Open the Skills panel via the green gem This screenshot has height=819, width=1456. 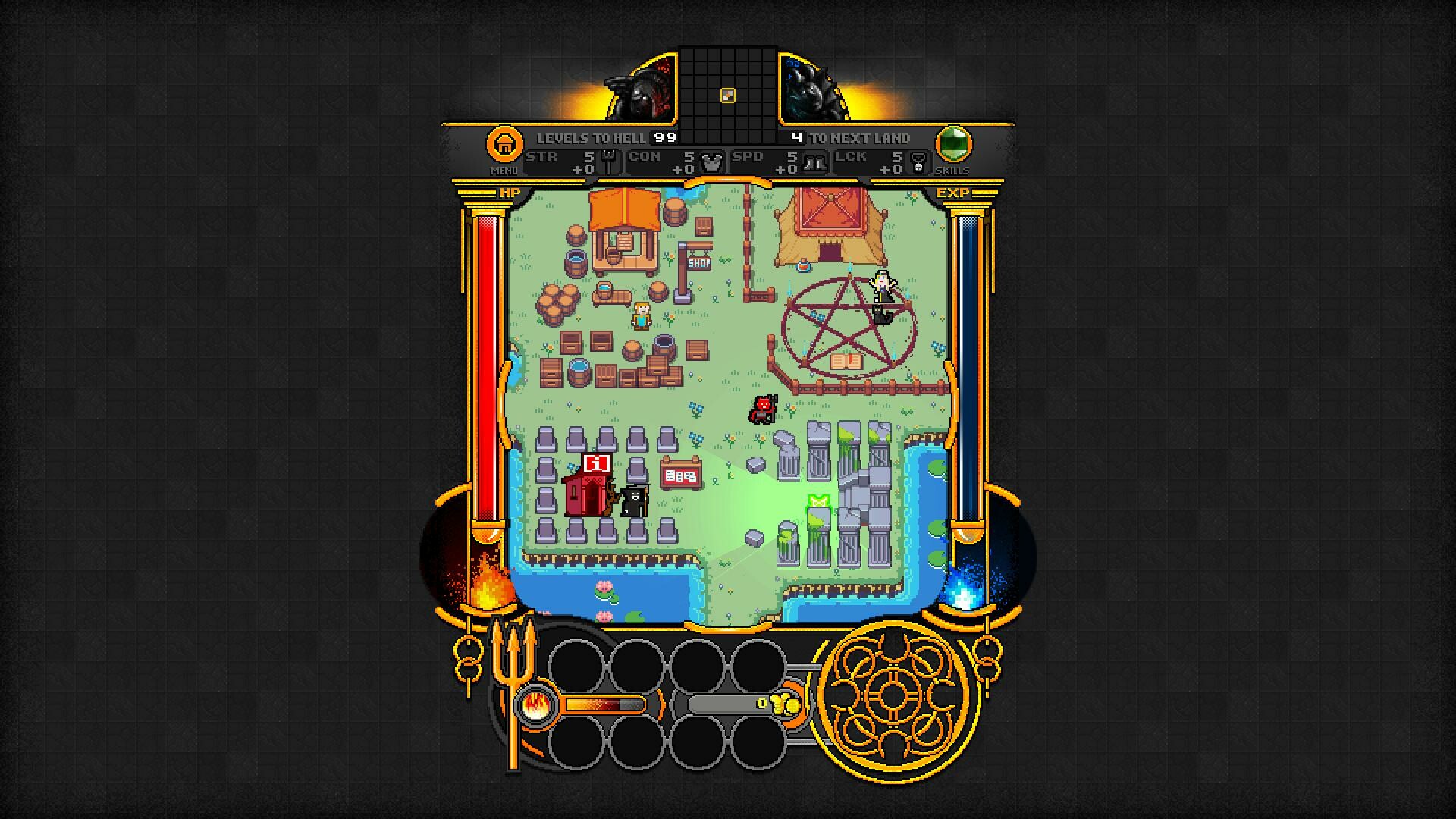pyautogui.click(x=954, y=143)
